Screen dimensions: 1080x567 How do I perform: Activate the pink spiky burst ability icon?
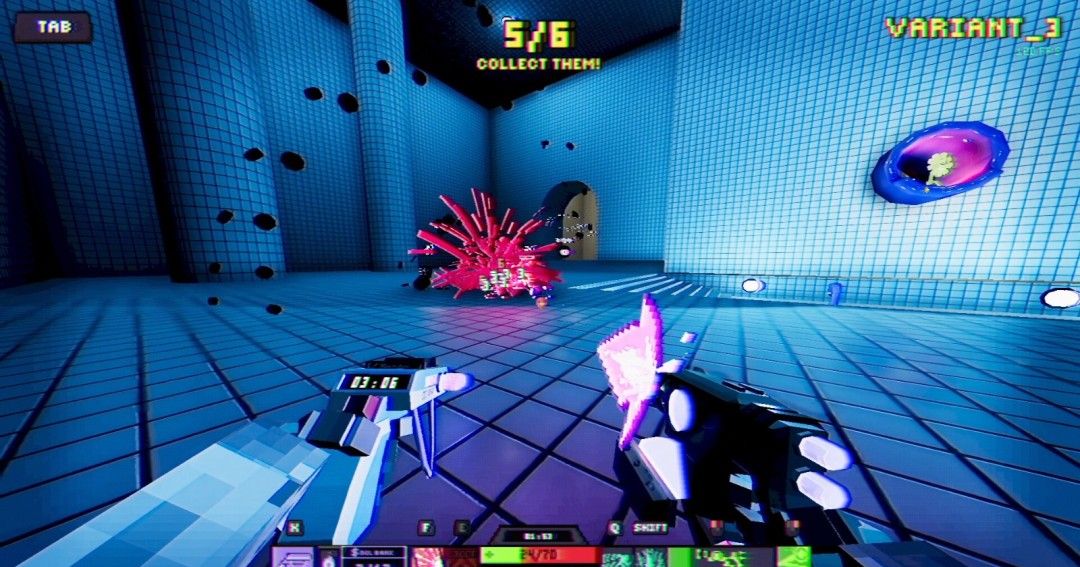429,557
